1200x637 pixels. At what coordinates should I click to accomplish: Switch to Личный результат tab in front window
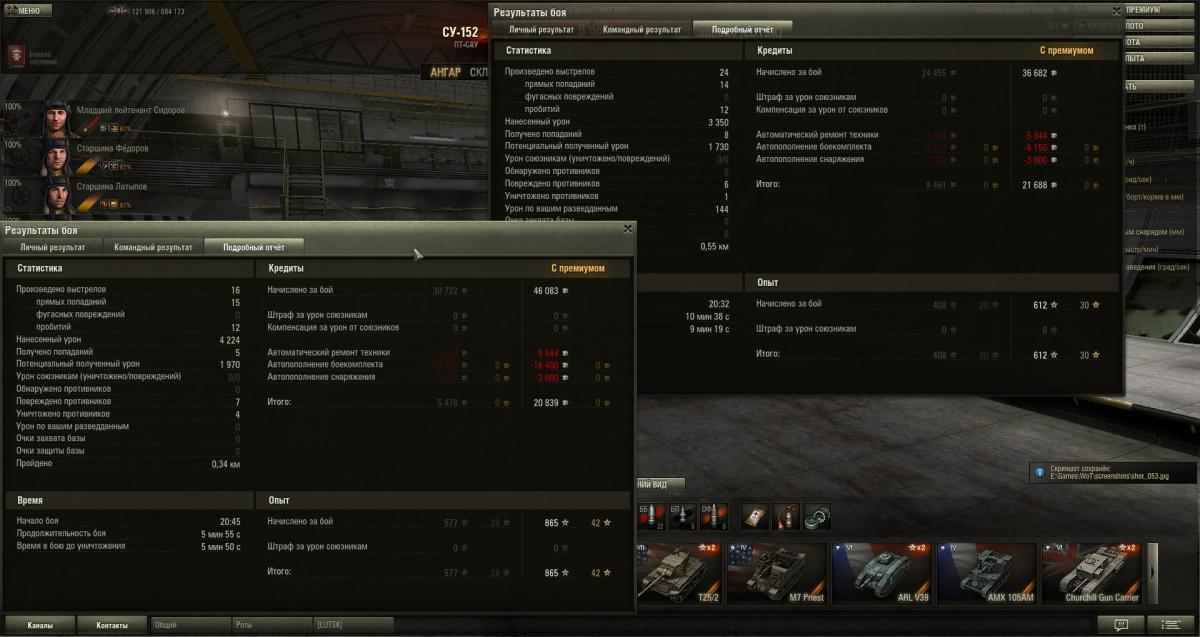(53, 246)
